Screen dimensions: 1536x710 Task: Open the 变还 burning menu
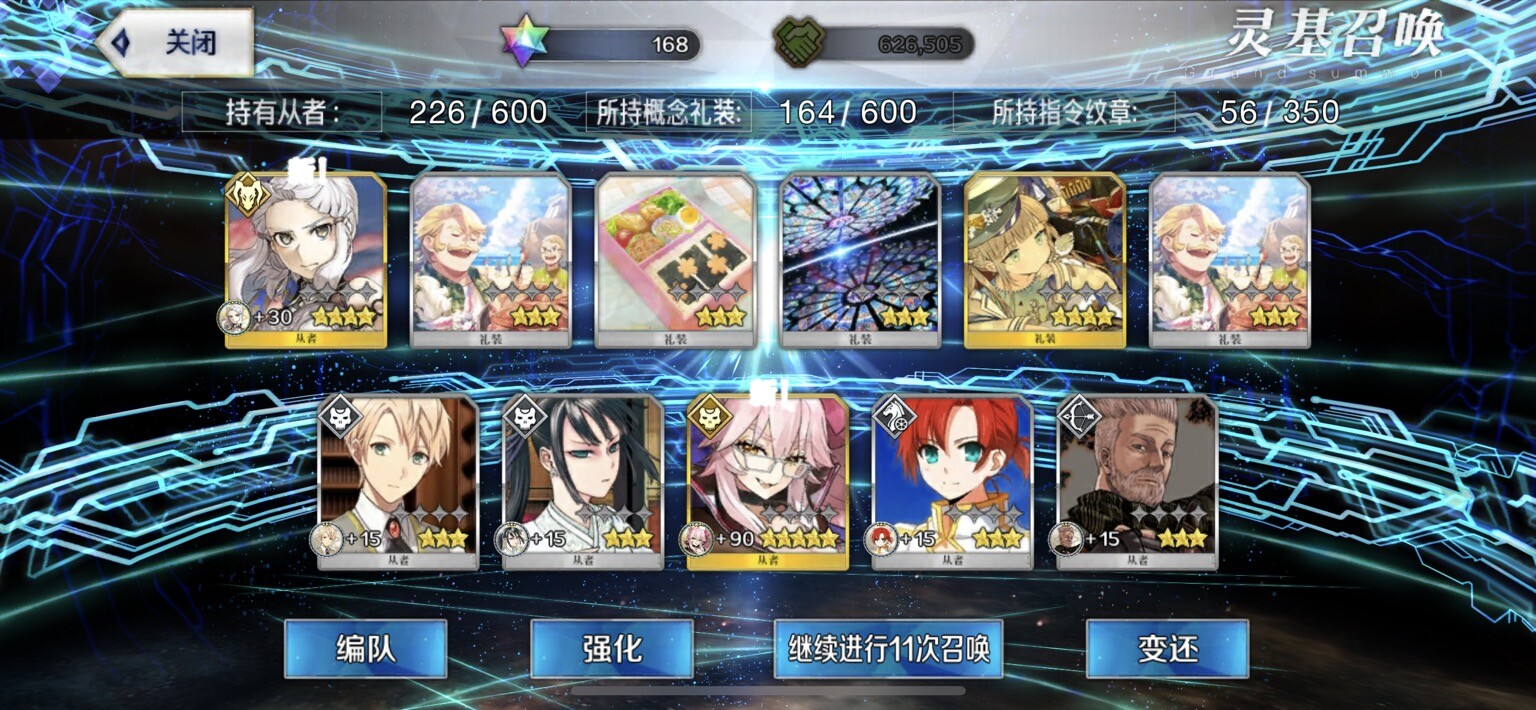[1167, 648]
